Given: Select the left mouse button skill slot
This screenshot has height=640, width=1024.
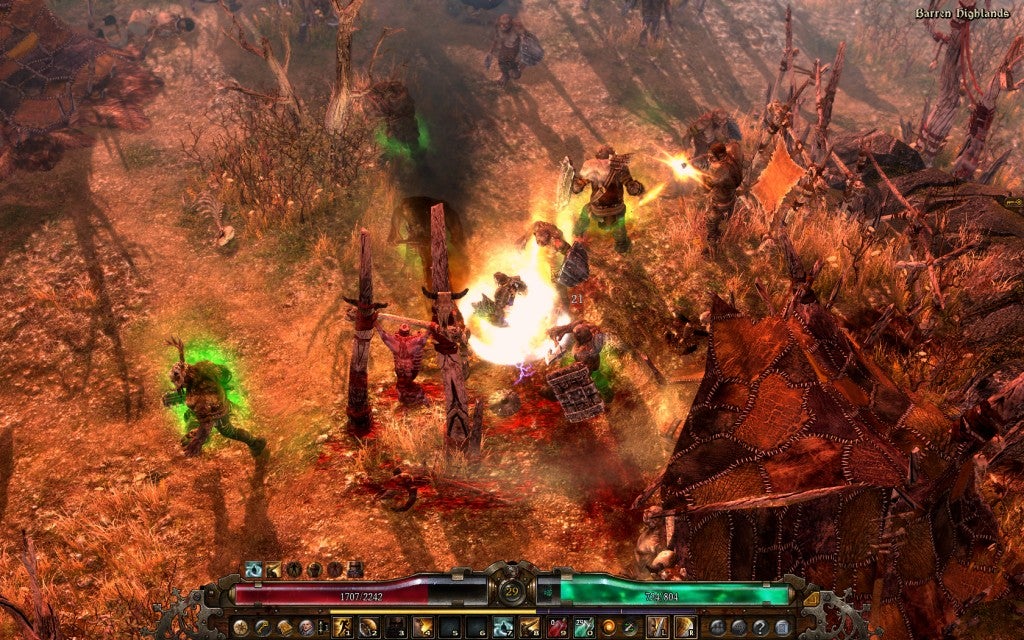Looking at the screenshot, I should click(659, 627).
